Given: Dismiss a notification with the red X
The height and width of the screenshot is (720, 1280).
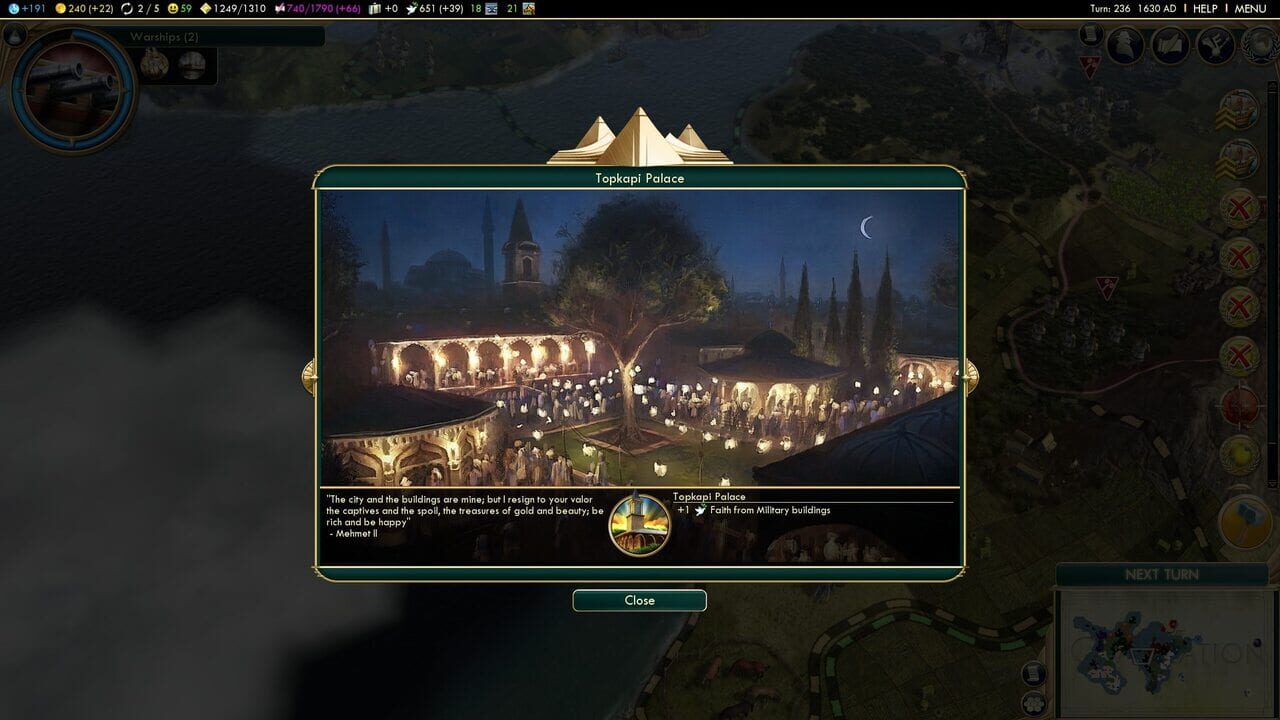Looking at the screenshot, I should tap(1239, 208).
